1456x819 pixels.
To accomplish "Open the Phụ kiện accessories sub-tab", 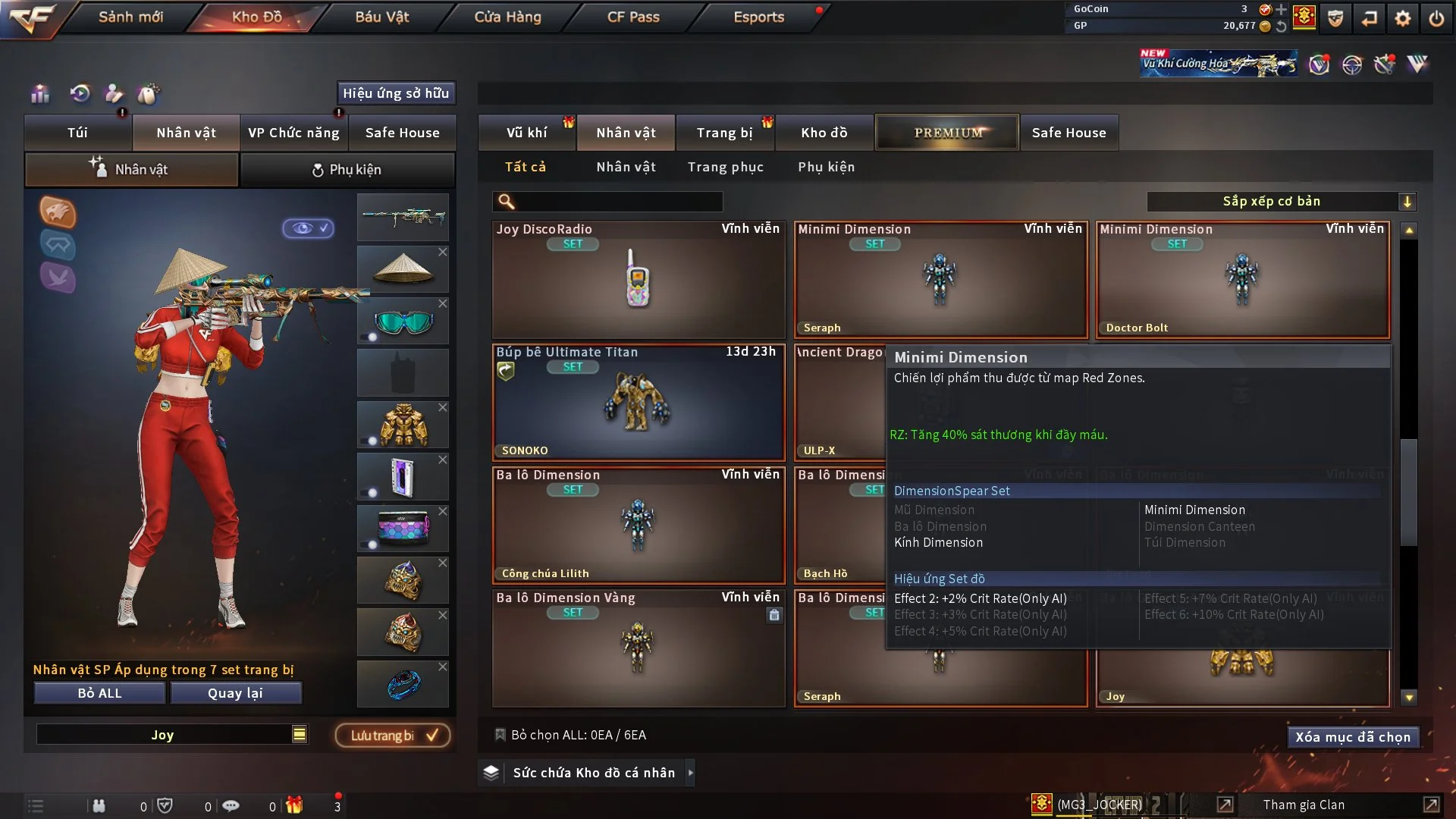I will click(x=347, y=170).
